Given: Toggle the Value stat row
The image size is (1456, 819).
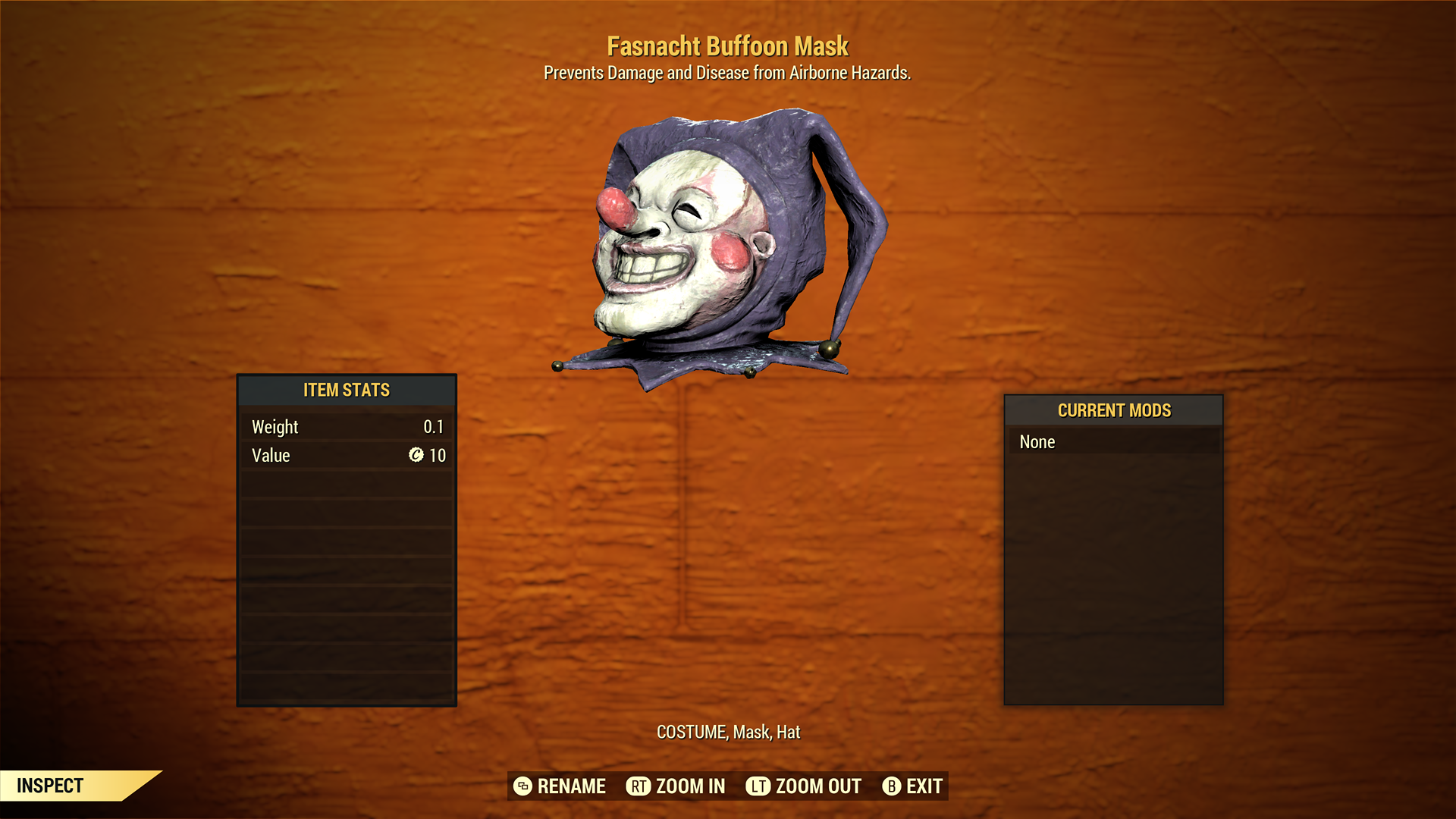Looking at the screenshot, I should [347, 456].
